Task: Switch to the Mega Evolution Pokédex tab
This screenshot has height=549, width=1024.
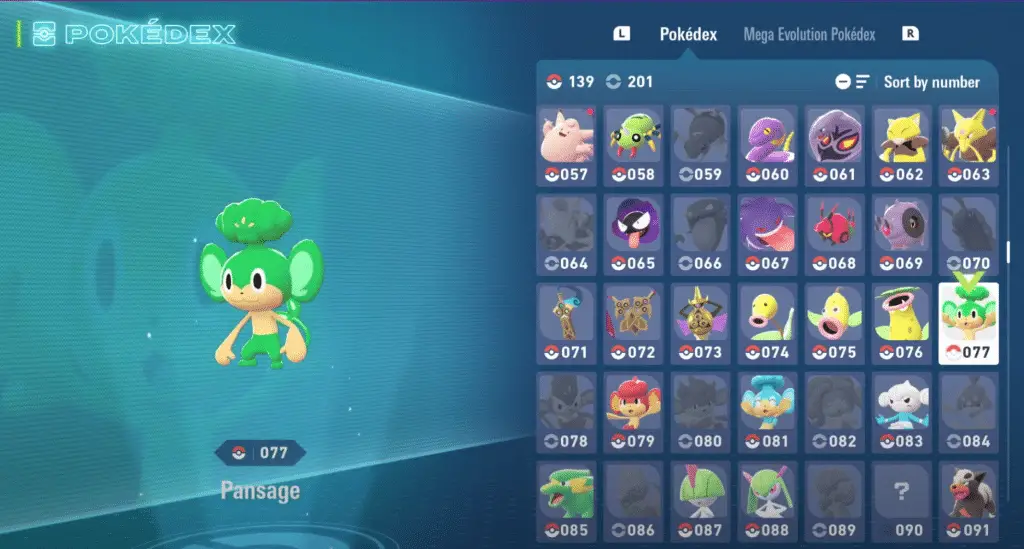Action: coord(809,34)
